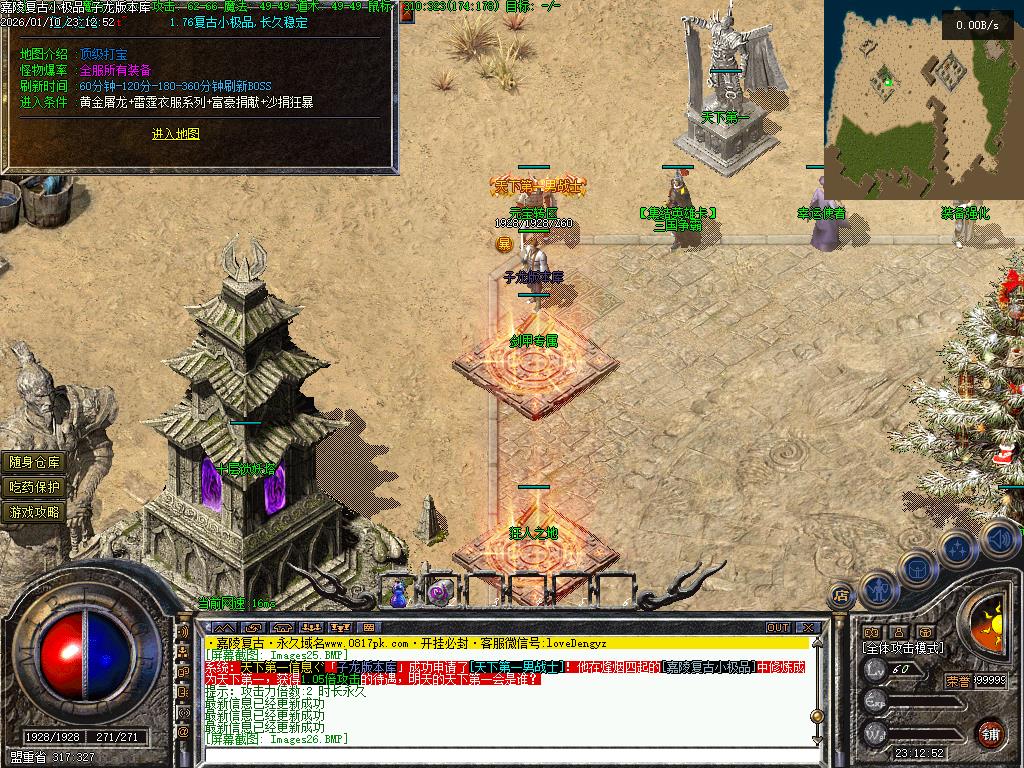The height and width of the screenshot is (768, 1024).
Task: Open the 游戏攻略 game guide
Action: [x=35, y=512]
